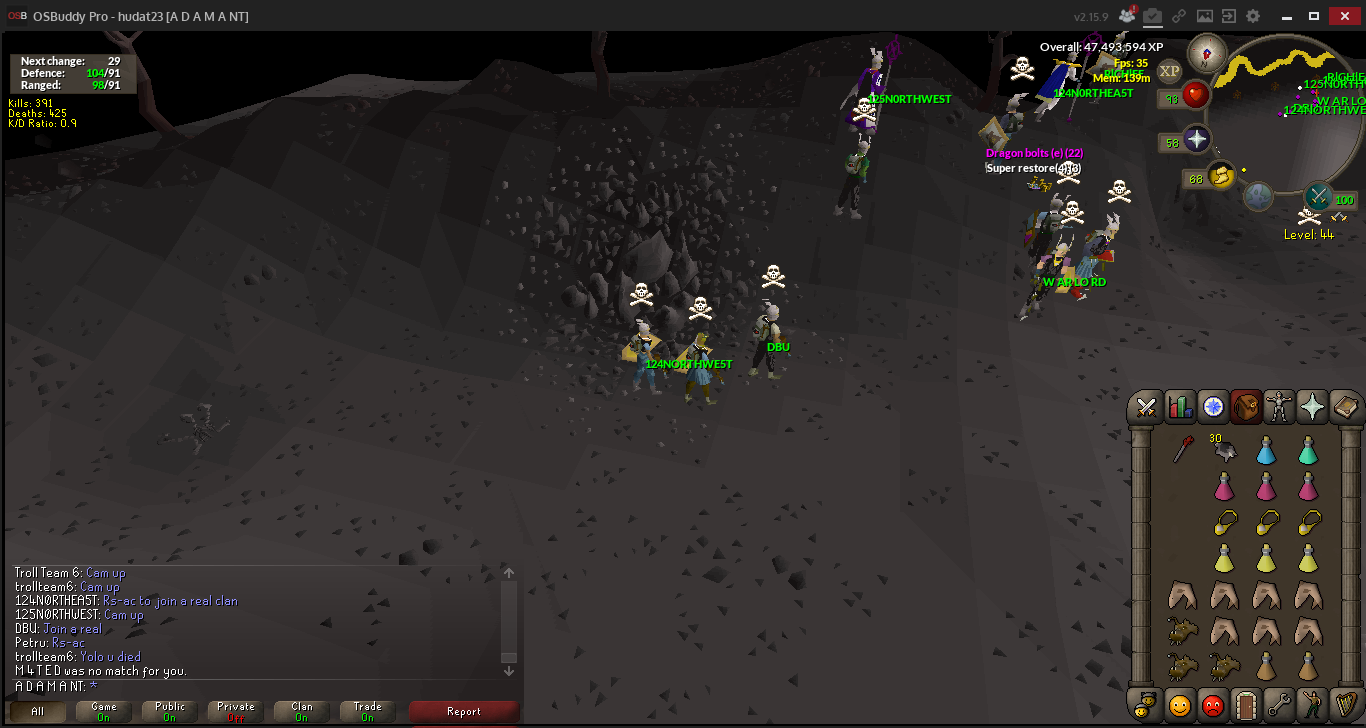The height and width of the screenshot is (728, 1366).
Task: Activate the special attack crossed-swords orb
Action: click(x=1319, y=196)
